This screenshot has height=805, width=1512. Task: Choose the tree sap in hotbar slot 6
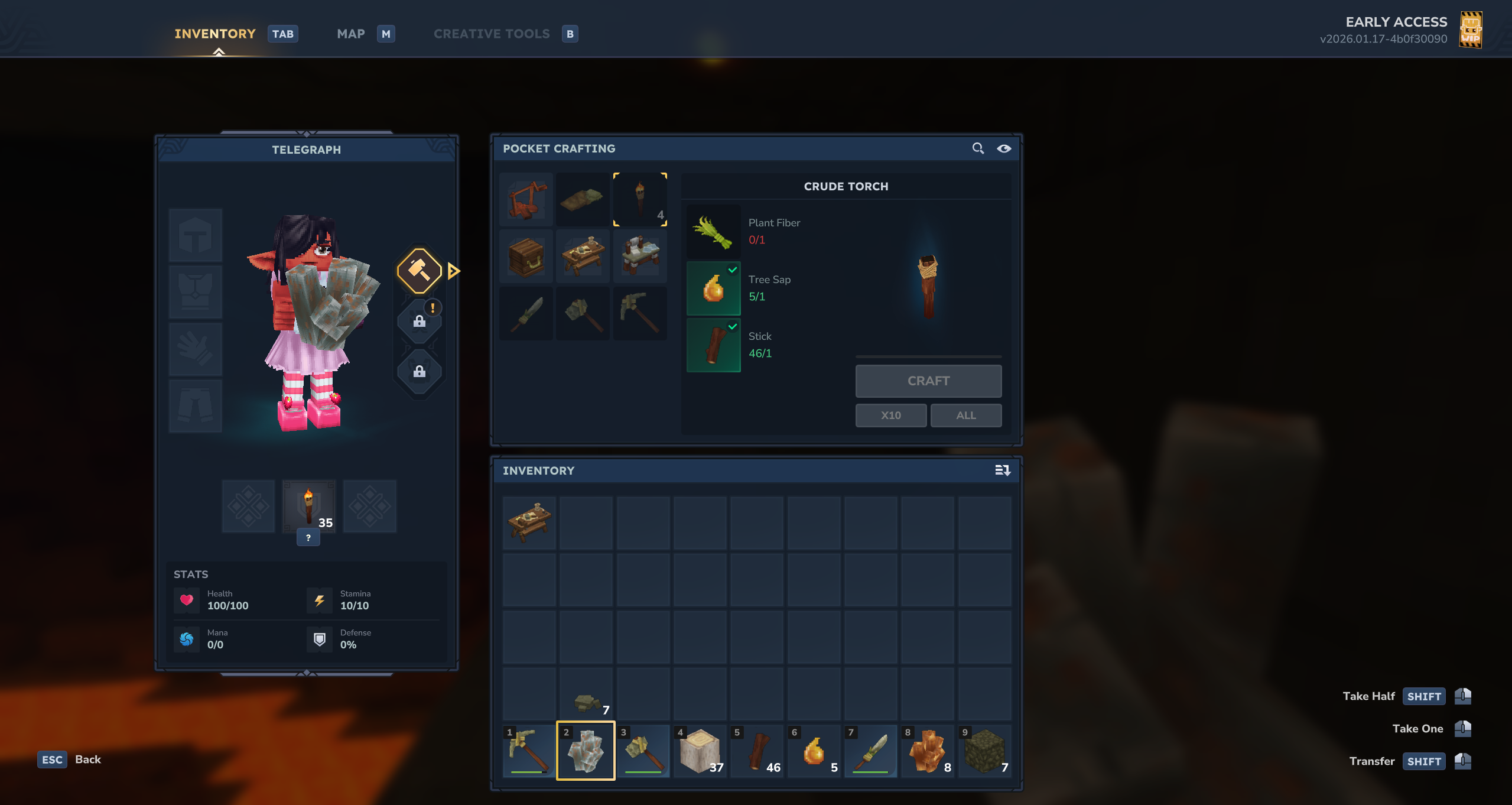pyautogui.click(x=814, y=751)
